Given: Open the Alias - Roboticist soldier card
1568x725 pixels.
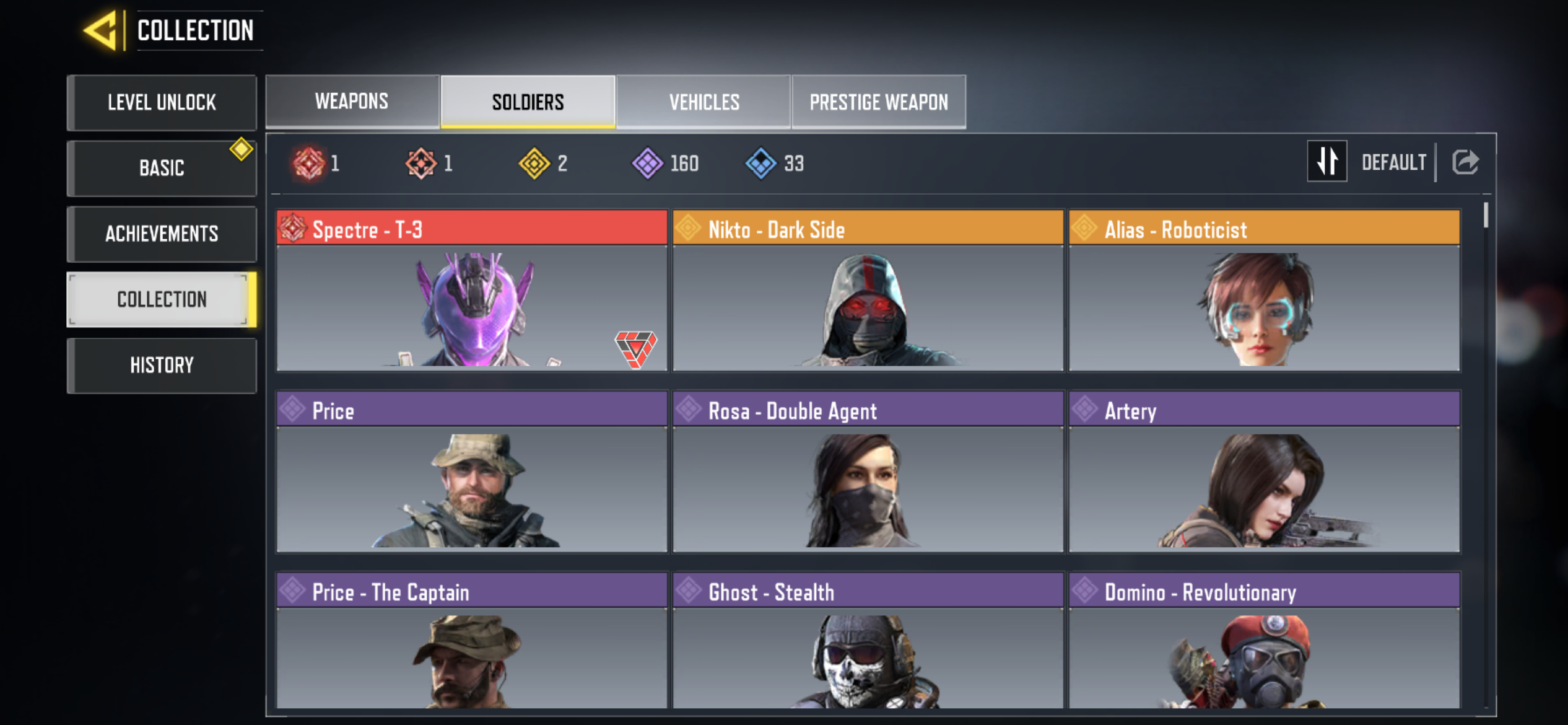Looking at the screenshot, I should click(1264, 291).
